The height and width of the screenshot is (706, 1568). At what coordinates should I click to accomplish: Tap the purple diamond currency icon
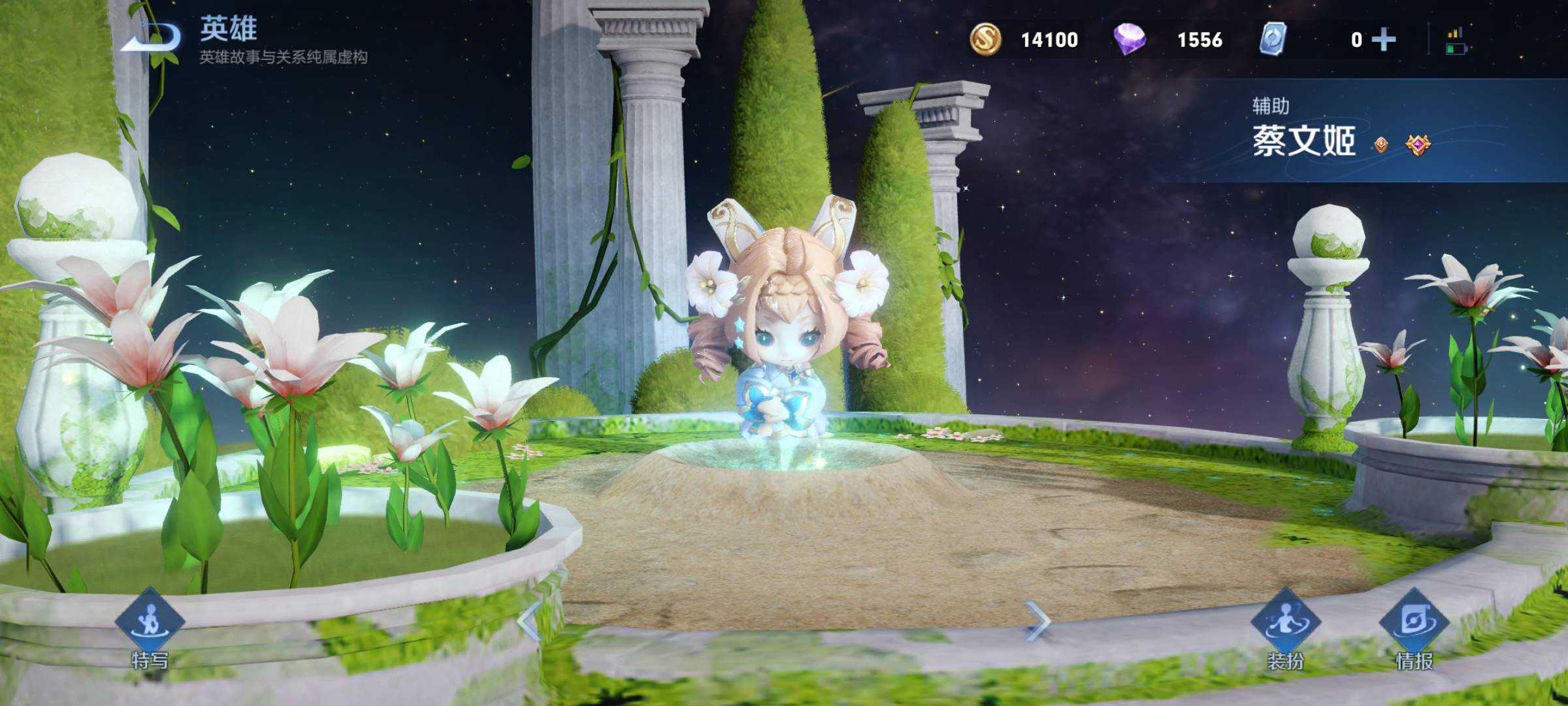[x=1130, y=39]
